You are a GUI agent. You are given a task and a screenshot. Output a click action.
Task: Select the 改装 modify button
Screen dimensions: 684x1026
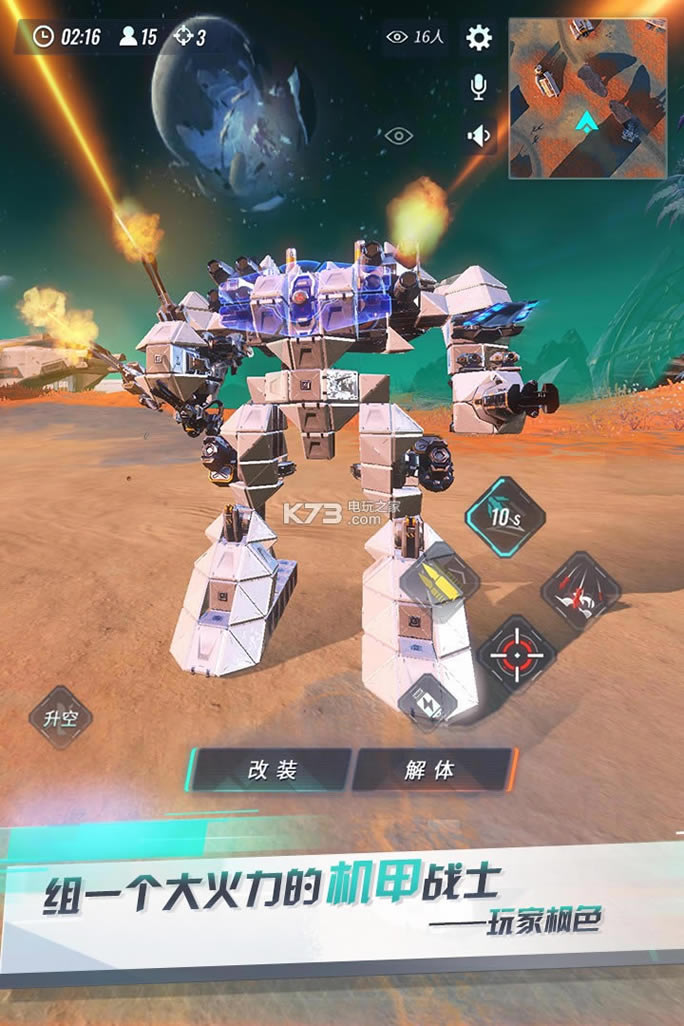[x=272, y=769]
